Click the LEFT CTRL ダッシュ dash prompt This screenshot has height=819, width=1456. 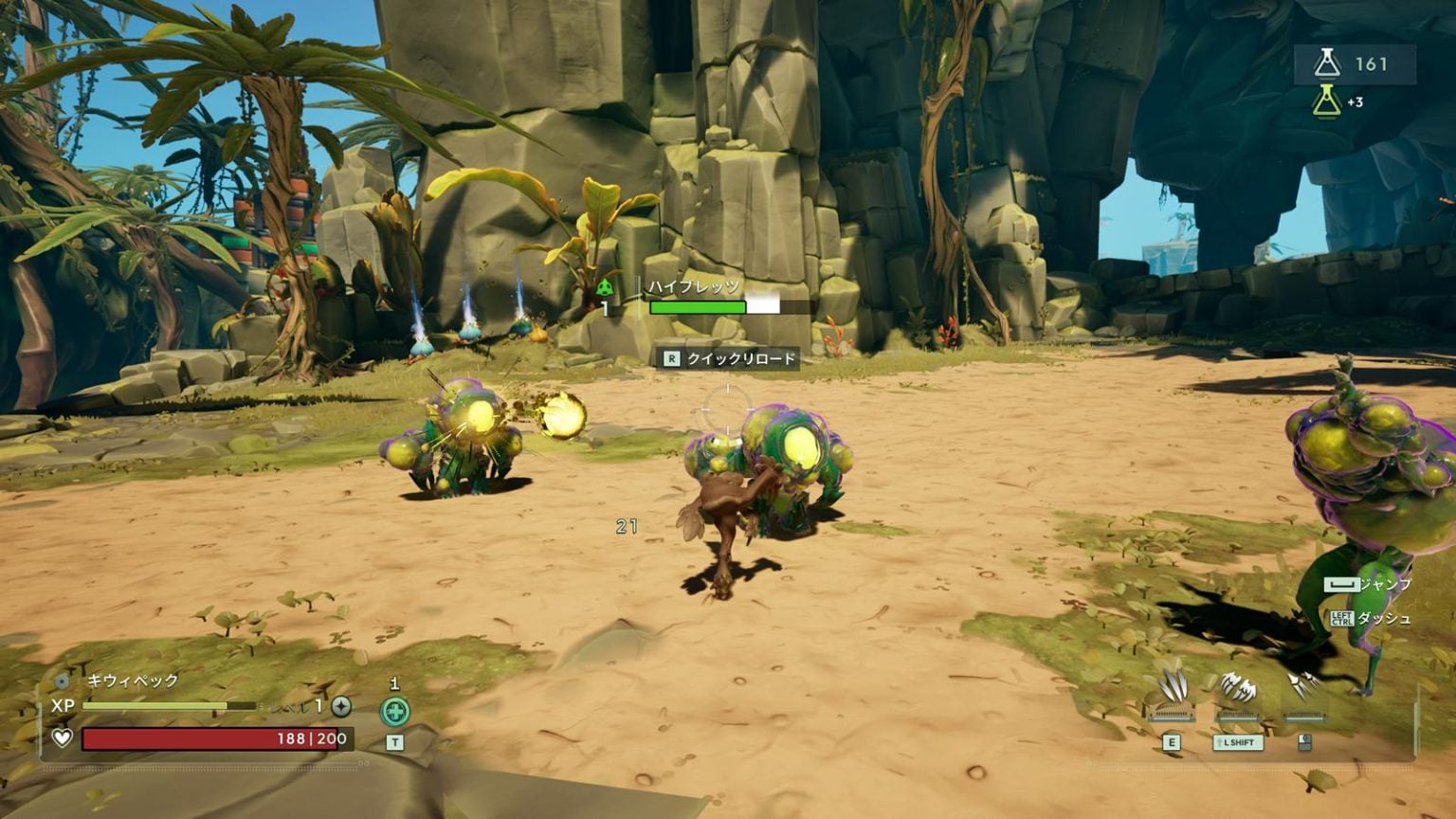click(x=1340, y=620)
